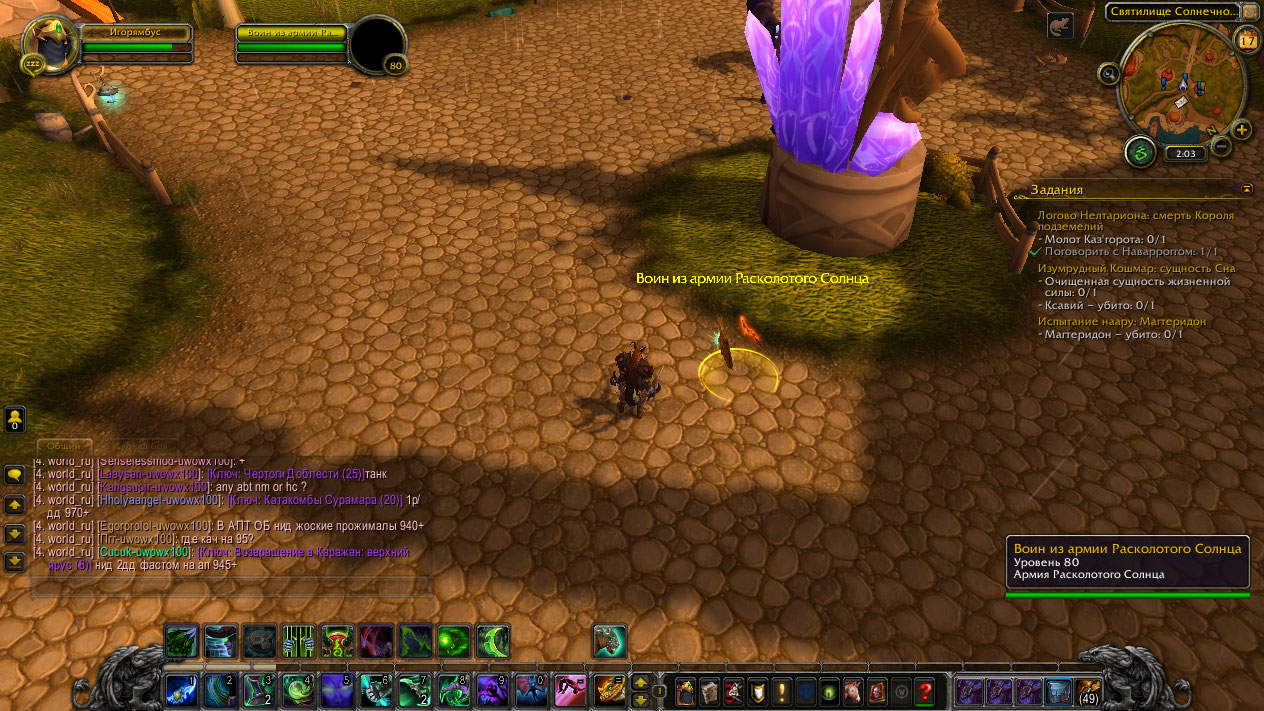Click the minimap zoom-in plus button
The image size is (1264, 711).
click(x=1241, y=130)
